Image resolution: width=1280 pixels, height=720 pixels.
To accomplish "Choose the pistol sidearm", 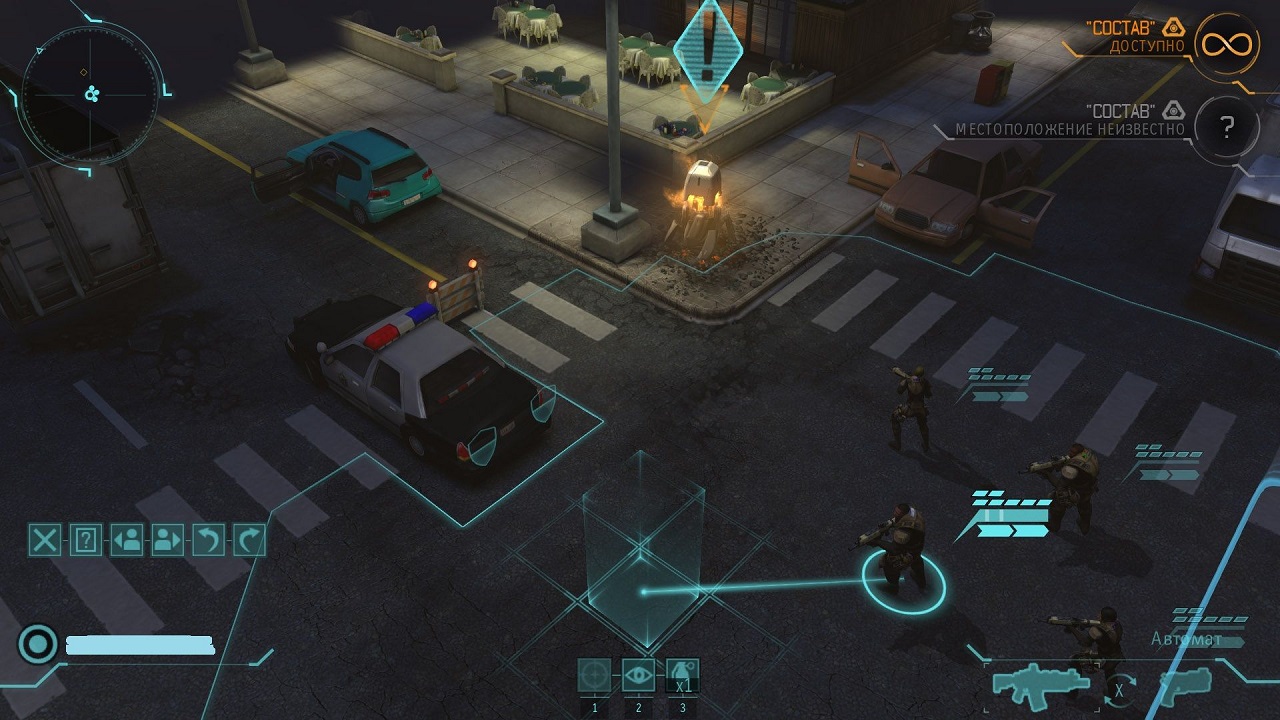I will pyautogui.click(x=1184, y=683).
